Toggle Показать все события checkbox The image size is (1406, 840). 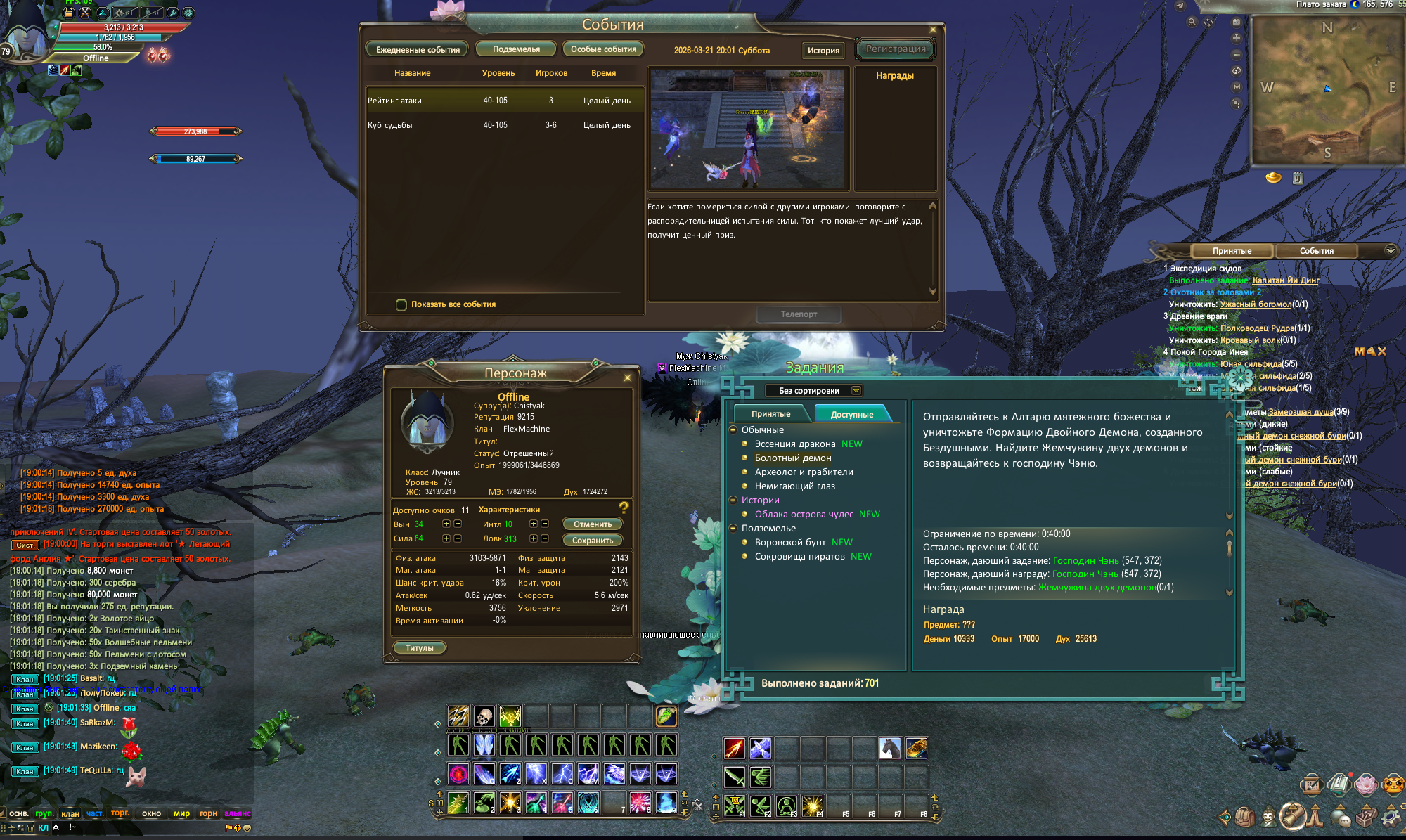[x=401, y=304]
